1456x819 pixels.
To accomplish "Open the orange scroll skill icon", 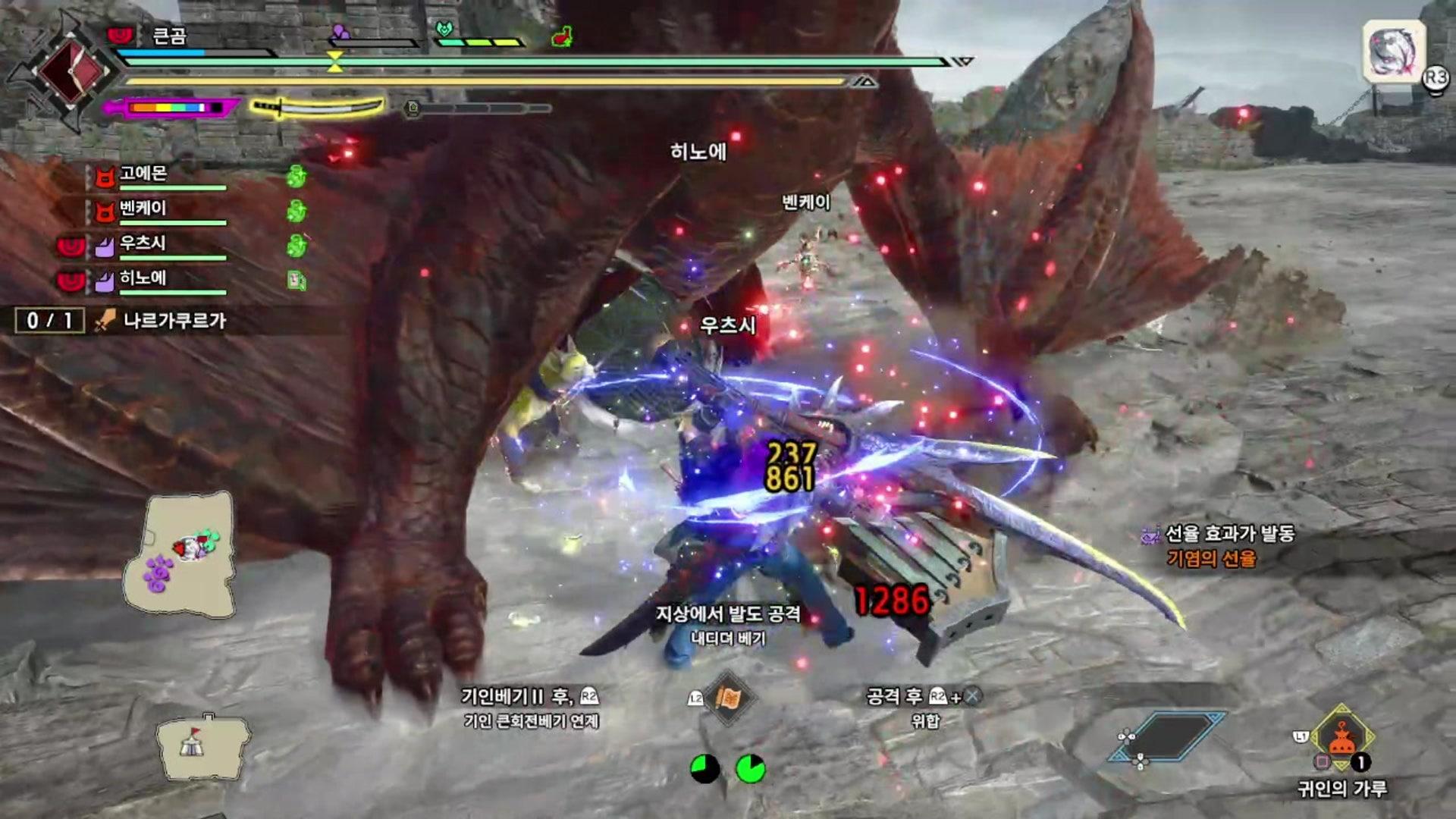I will click(728, 698).
